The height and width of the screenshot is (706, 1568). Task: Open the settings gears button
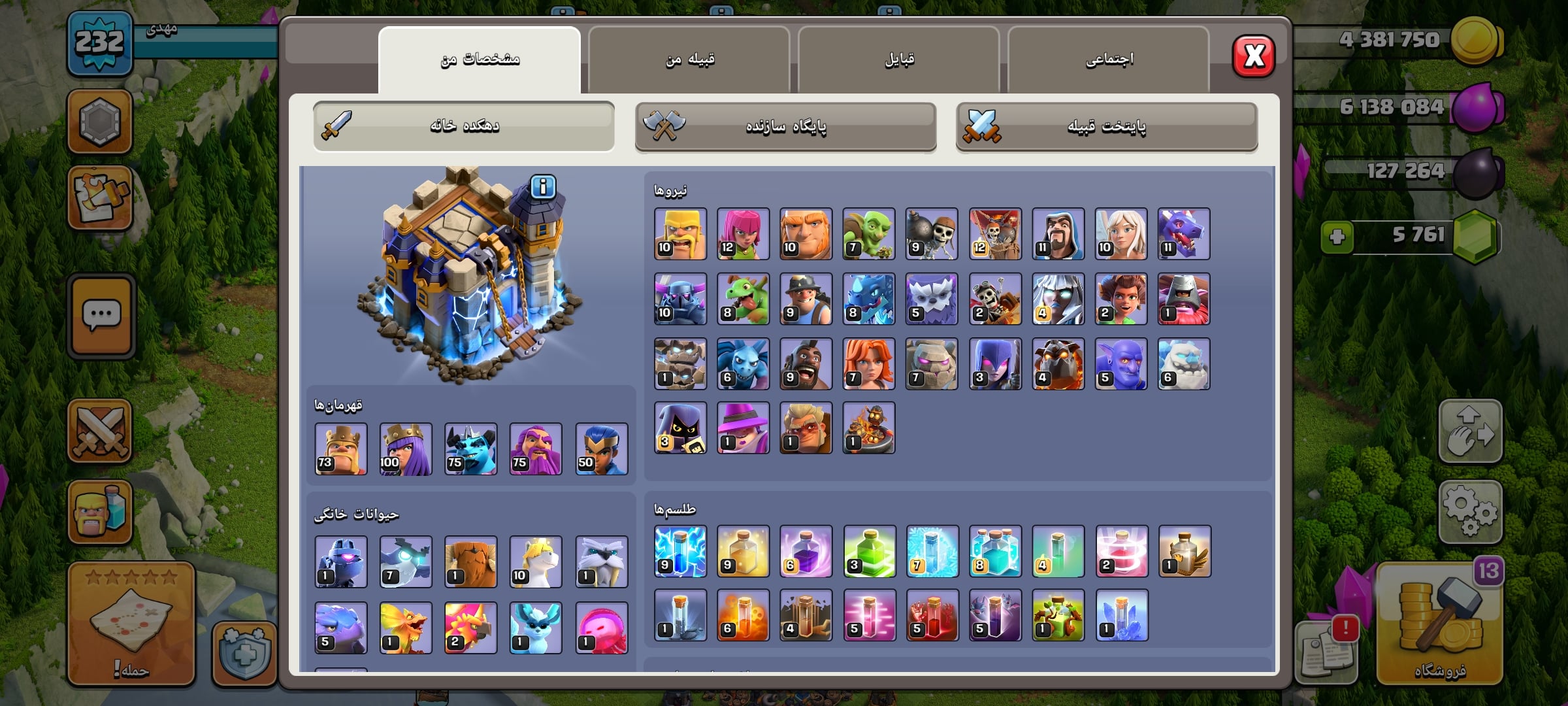coord(1470,512)
